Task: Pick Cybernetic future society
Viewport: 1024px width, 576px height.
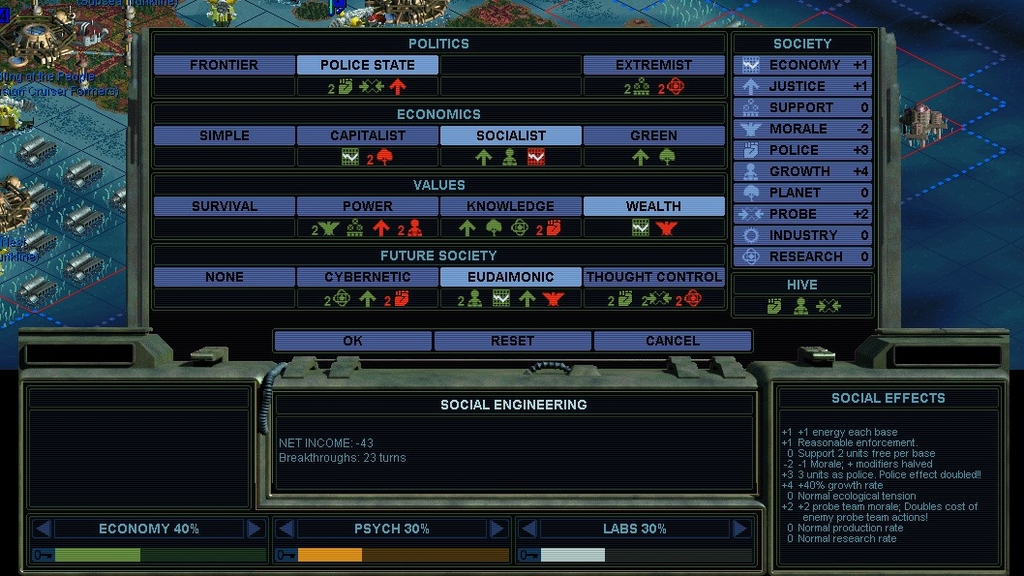Action: click(x=367, y=276)
